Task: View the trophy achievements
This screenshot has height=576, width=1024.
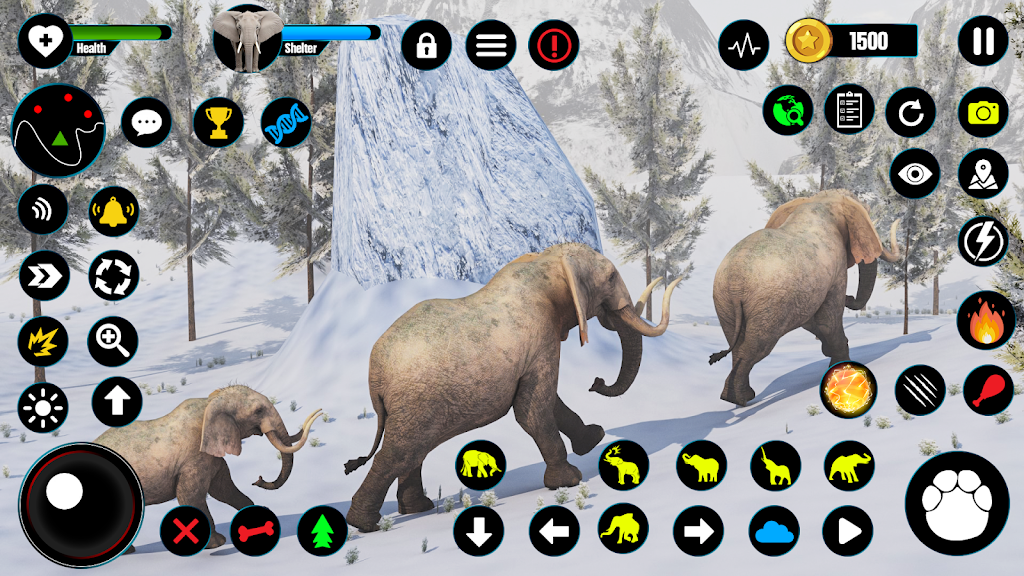Action: (x=218, y=123)
